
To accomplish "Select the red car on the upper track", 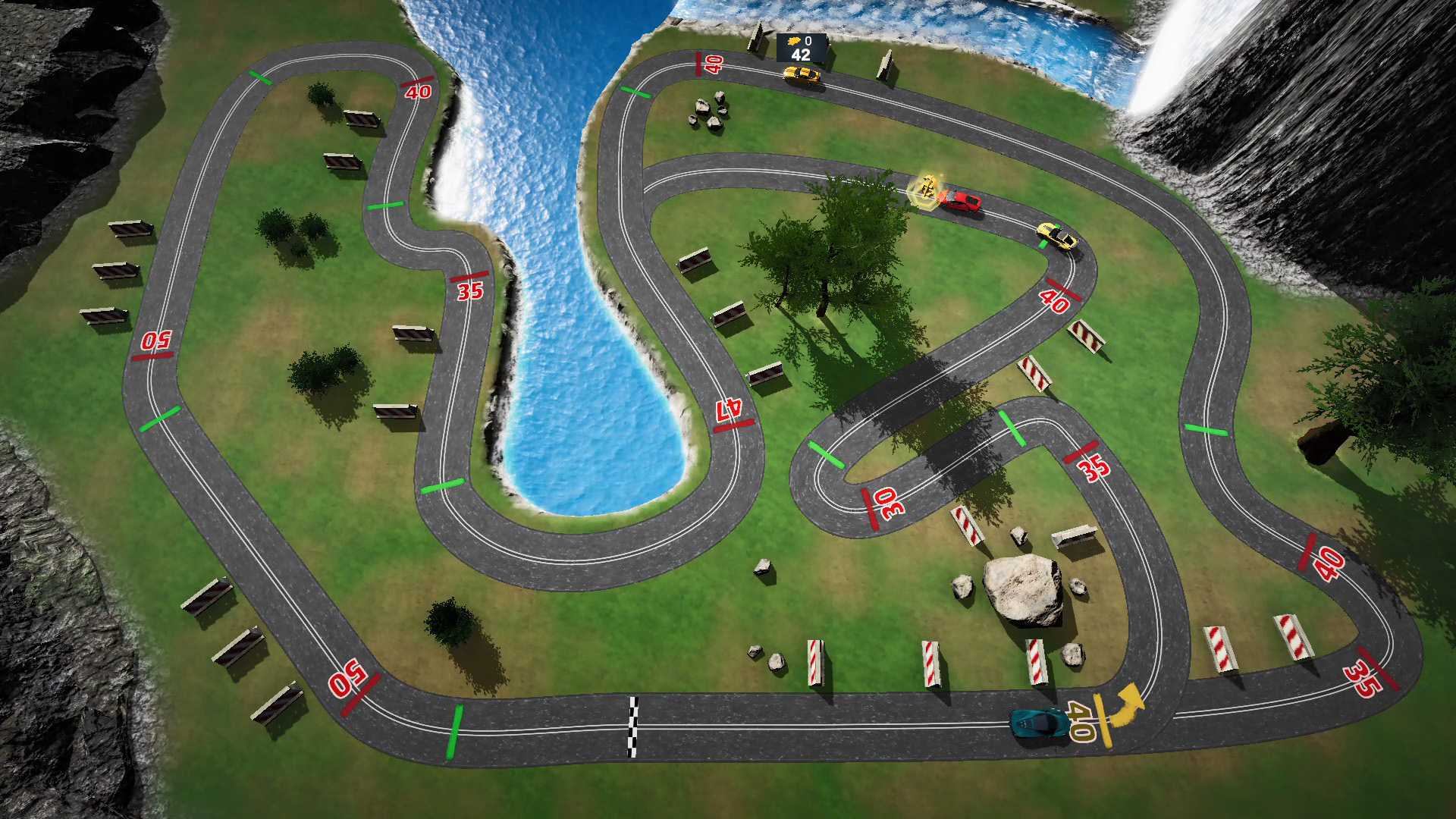I will tap(959, 201).
